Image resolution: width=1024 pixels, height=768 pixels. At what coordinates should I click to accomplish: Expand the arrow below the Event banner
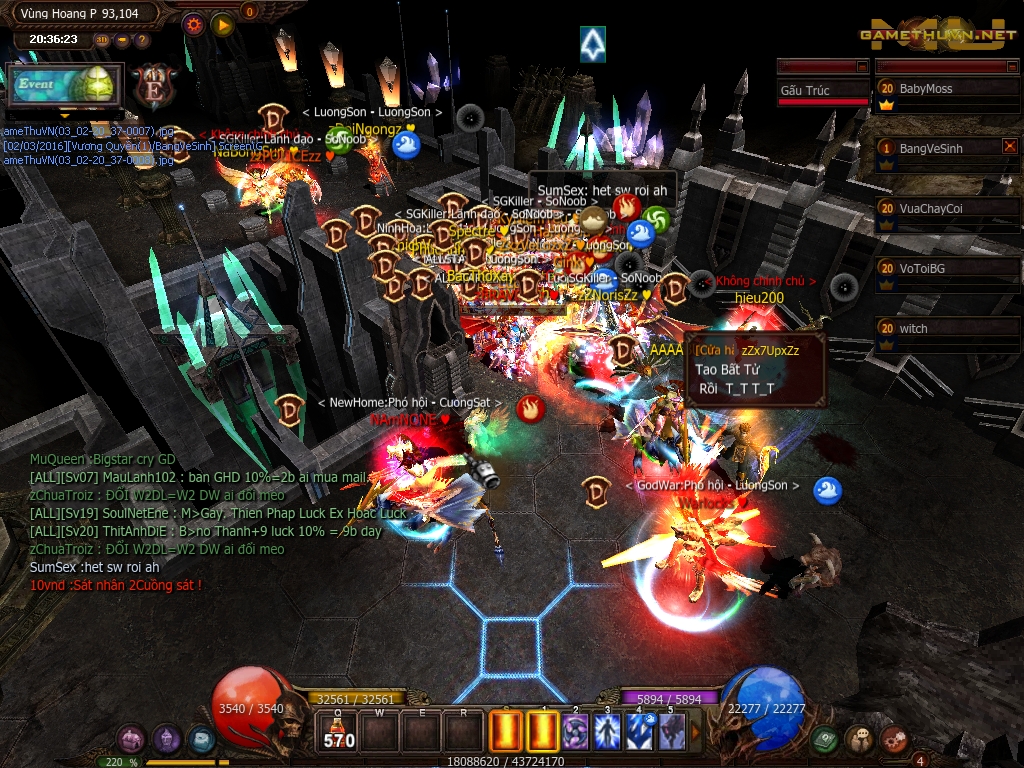[x=66, y=117]
